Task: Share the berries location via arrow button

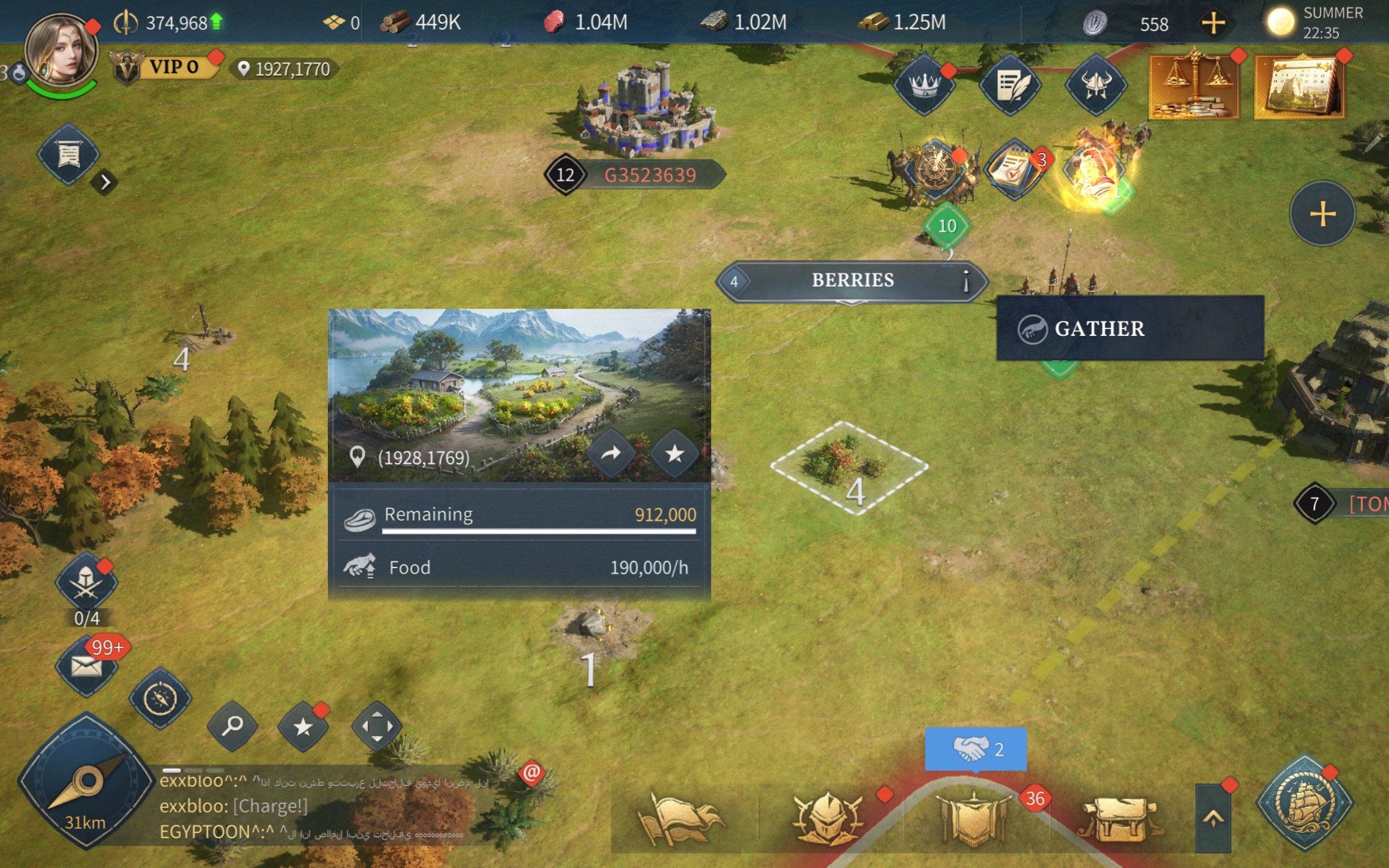Action: coord(611,454)
